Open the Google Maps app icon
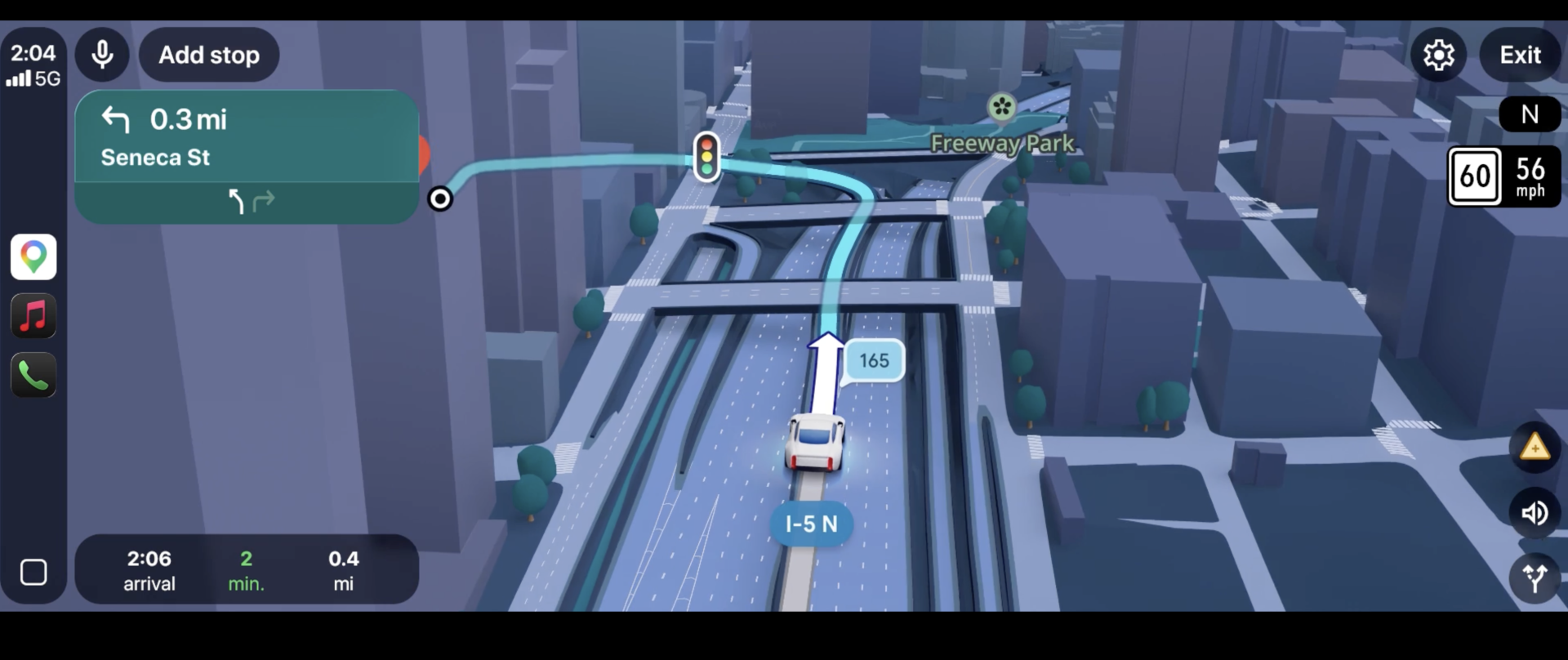The image size is (1568, 660). click(33, 257)
